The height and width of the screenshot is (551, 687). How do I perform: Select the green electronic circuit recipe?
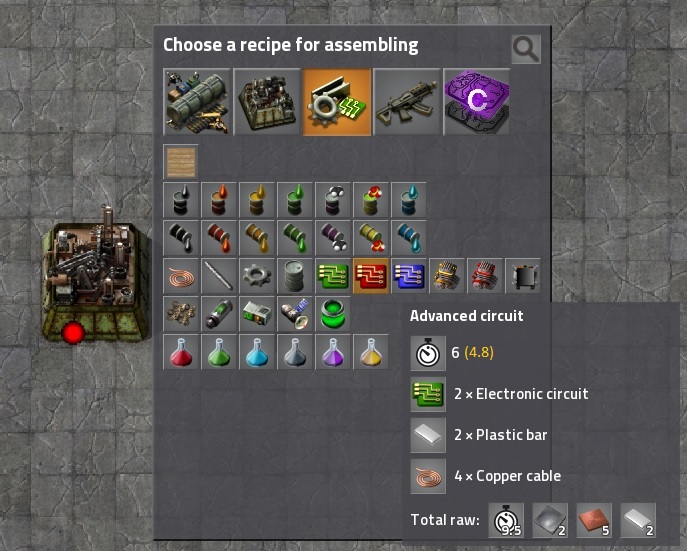333,276
